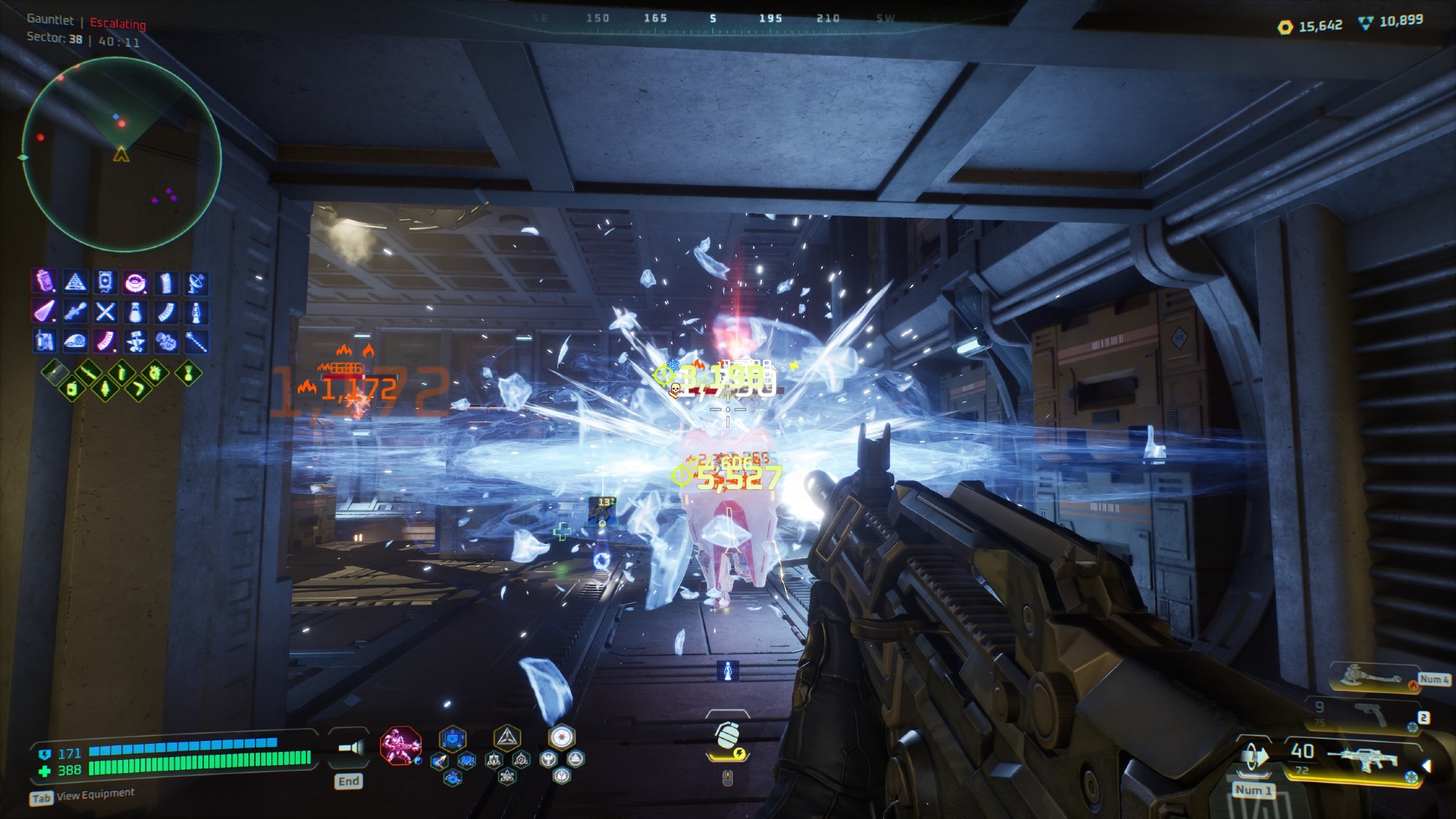Image resolution: width=1456 pixels, height=819 pixels.
Task: Select the triangle fan skill hexagon
Action: click(x=507, y=738)
